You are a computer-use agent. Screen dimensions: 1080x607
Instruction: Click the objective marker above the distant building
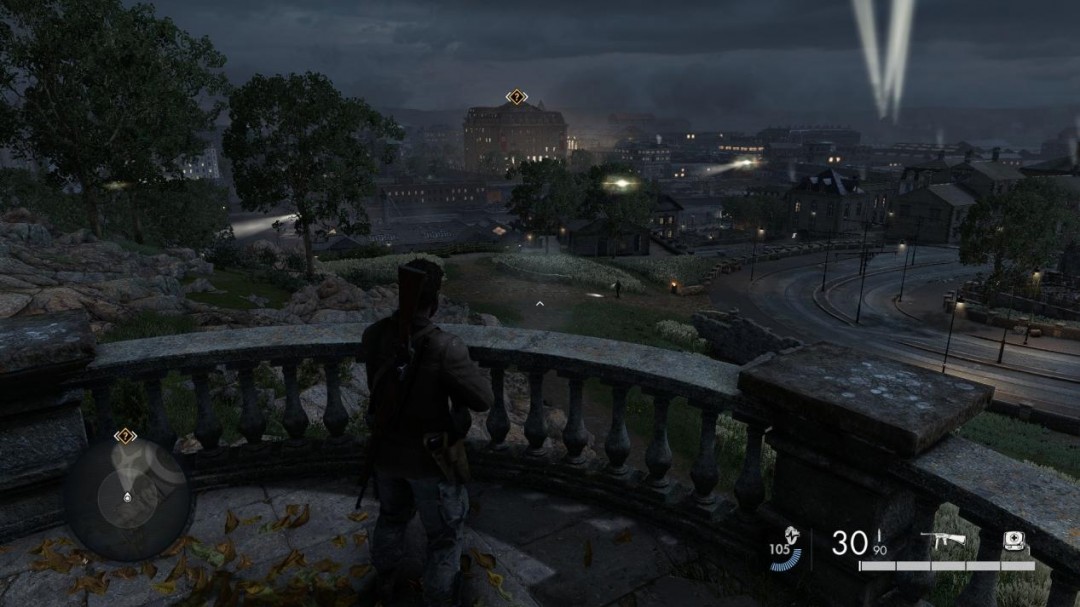516,97
